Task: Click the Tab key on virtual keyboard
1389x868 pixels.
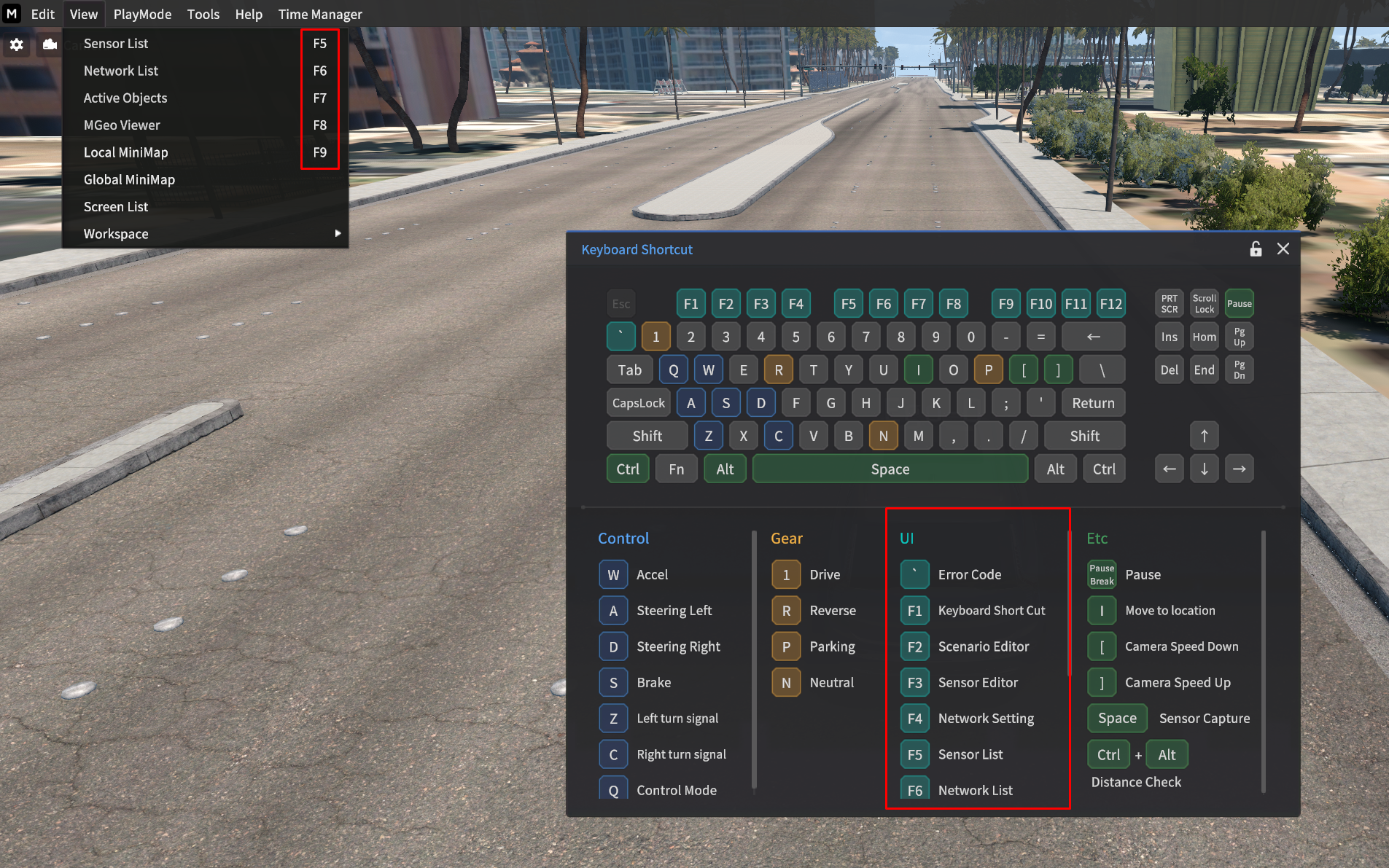Action: [x=629, y=370]
